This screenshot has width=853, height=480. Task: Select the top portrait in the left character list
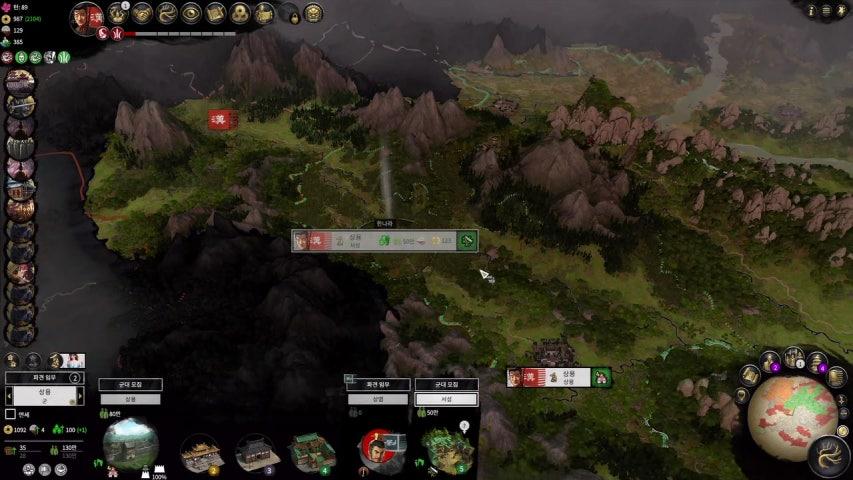point(19,79)
